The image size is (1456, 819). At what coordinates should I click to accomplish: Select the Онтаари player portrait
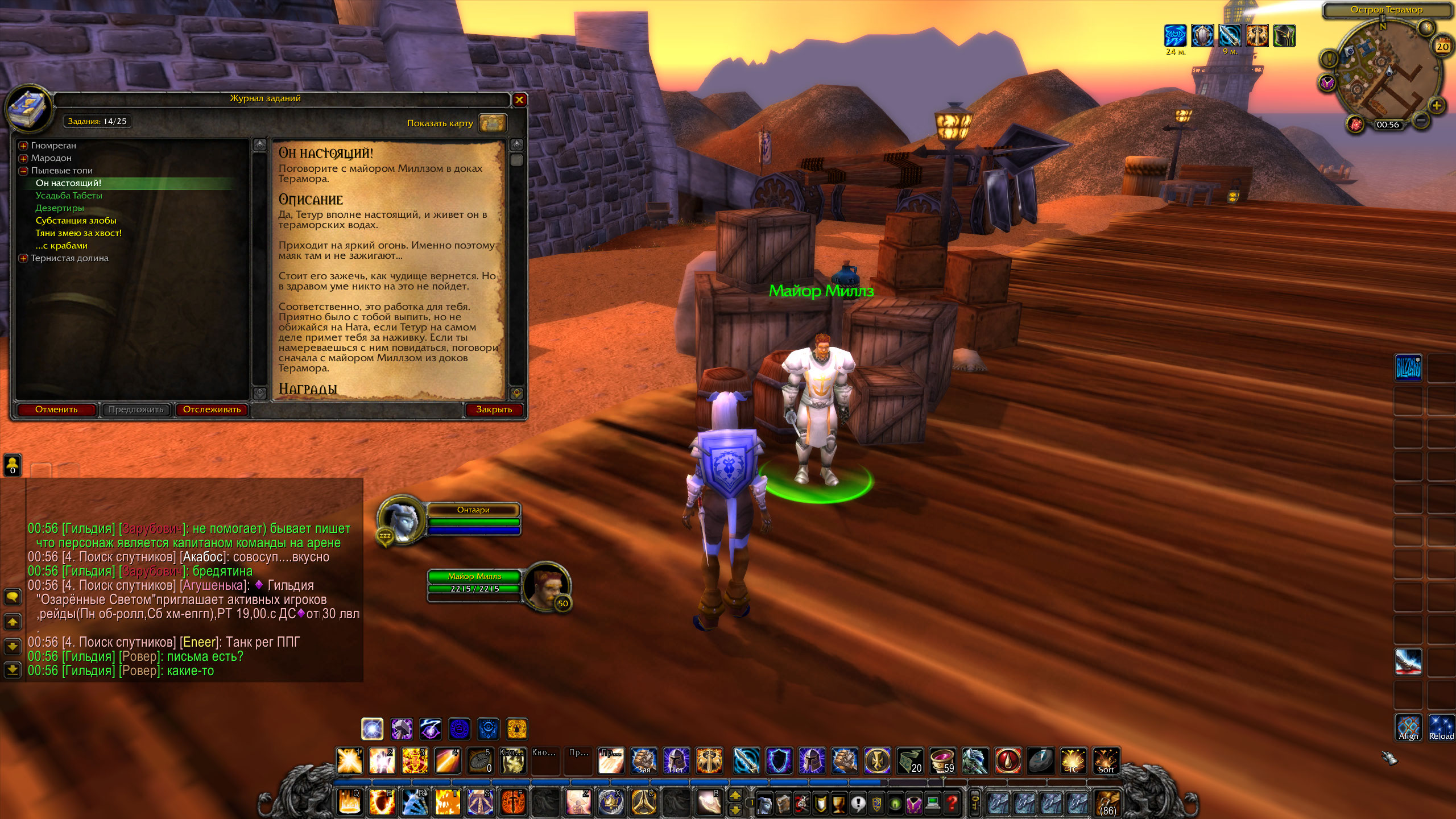coord(400,519)
